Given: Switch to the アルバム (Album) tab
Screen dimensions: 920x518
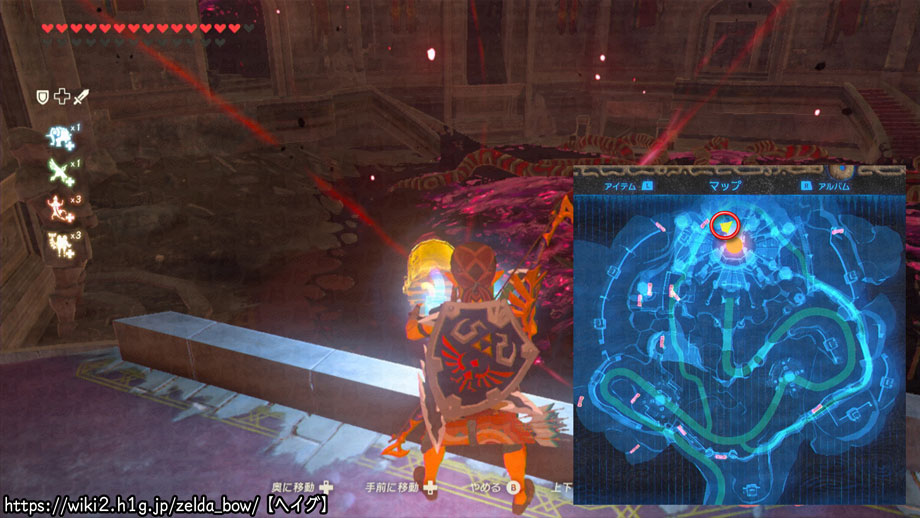Looking at the screenshot, I should pos(832,185).
